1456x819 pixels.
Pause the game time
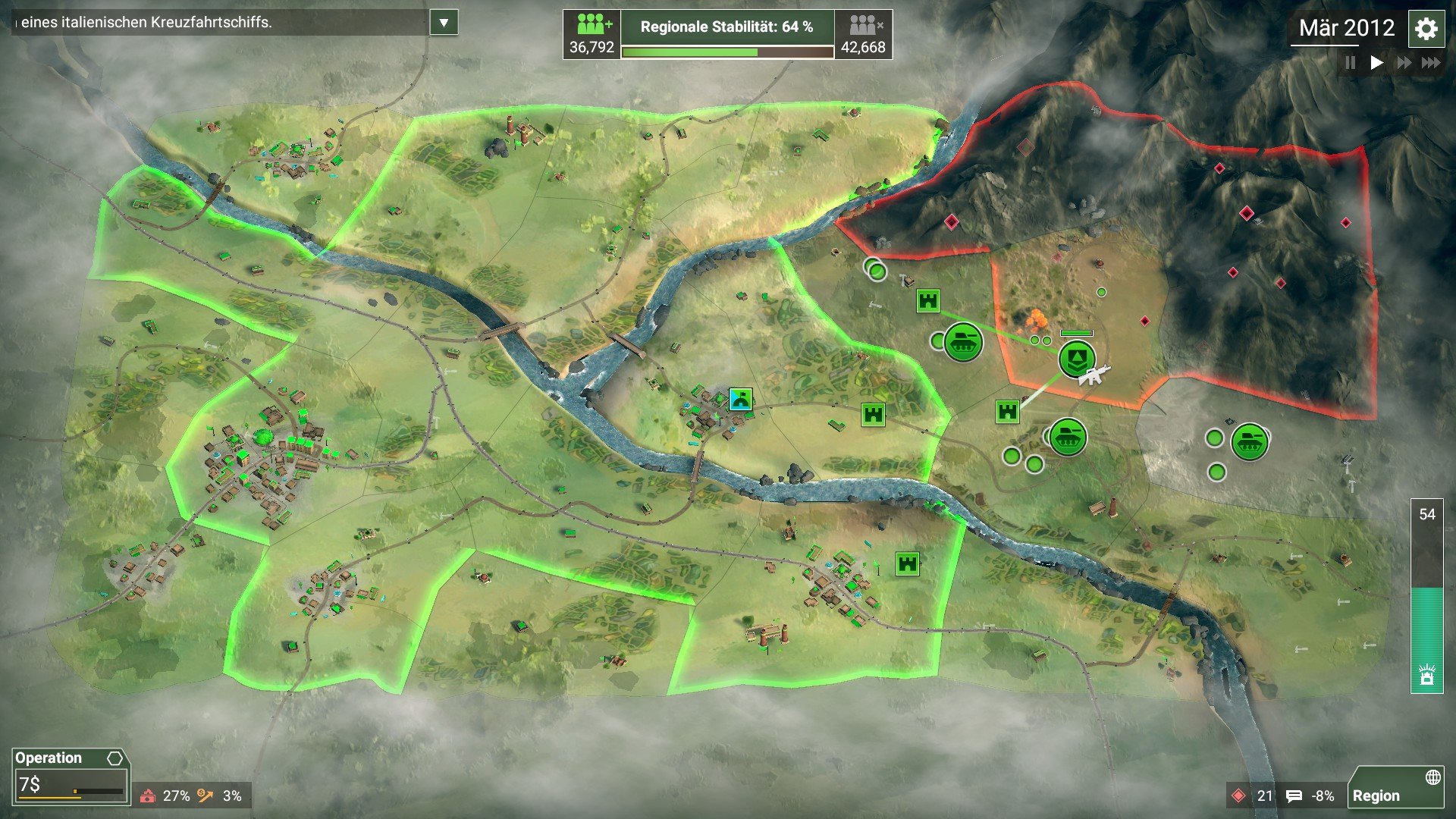click(1351, 63)
